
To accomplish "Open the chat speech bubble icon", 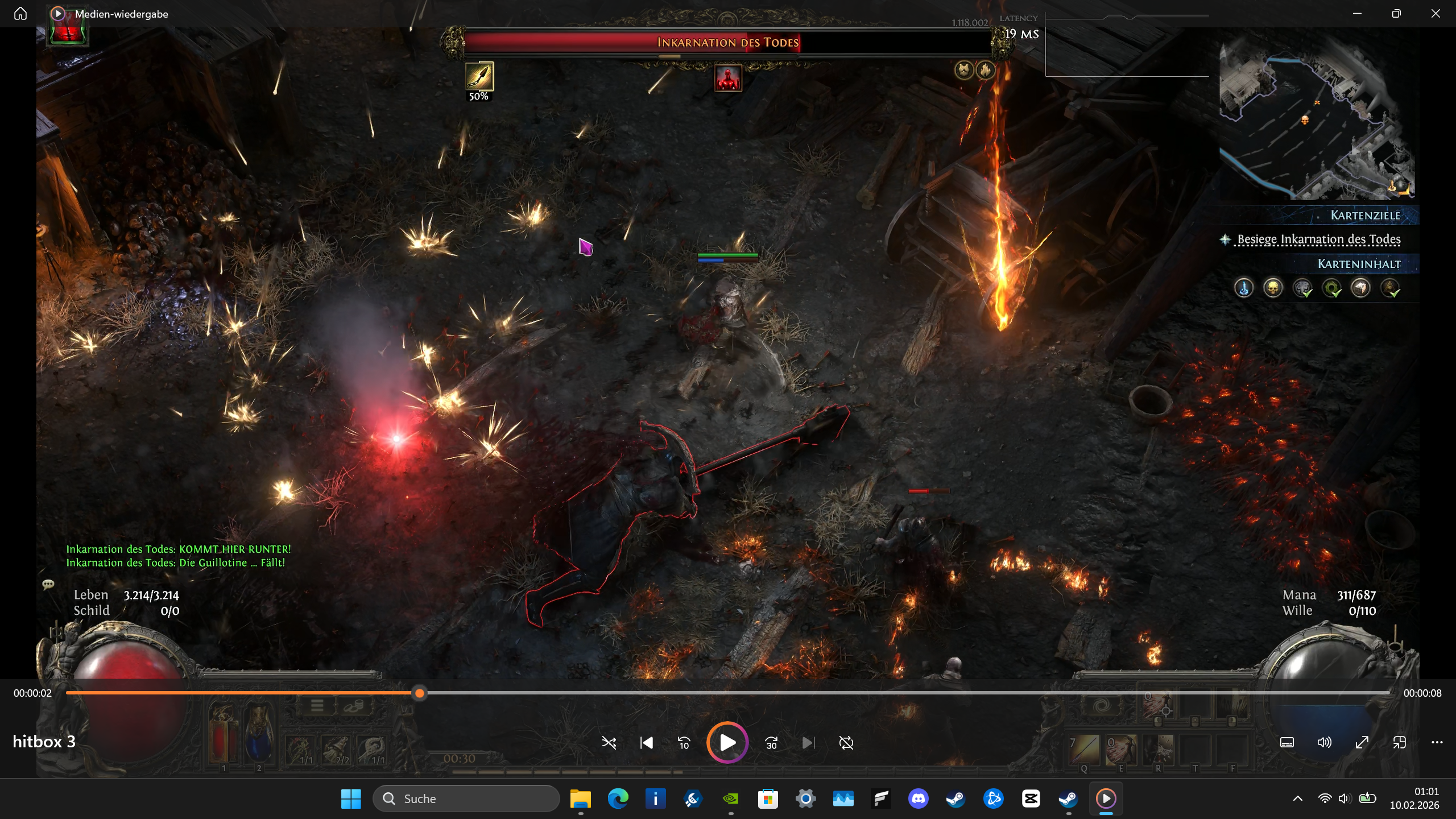I will (x=48, y=584).
